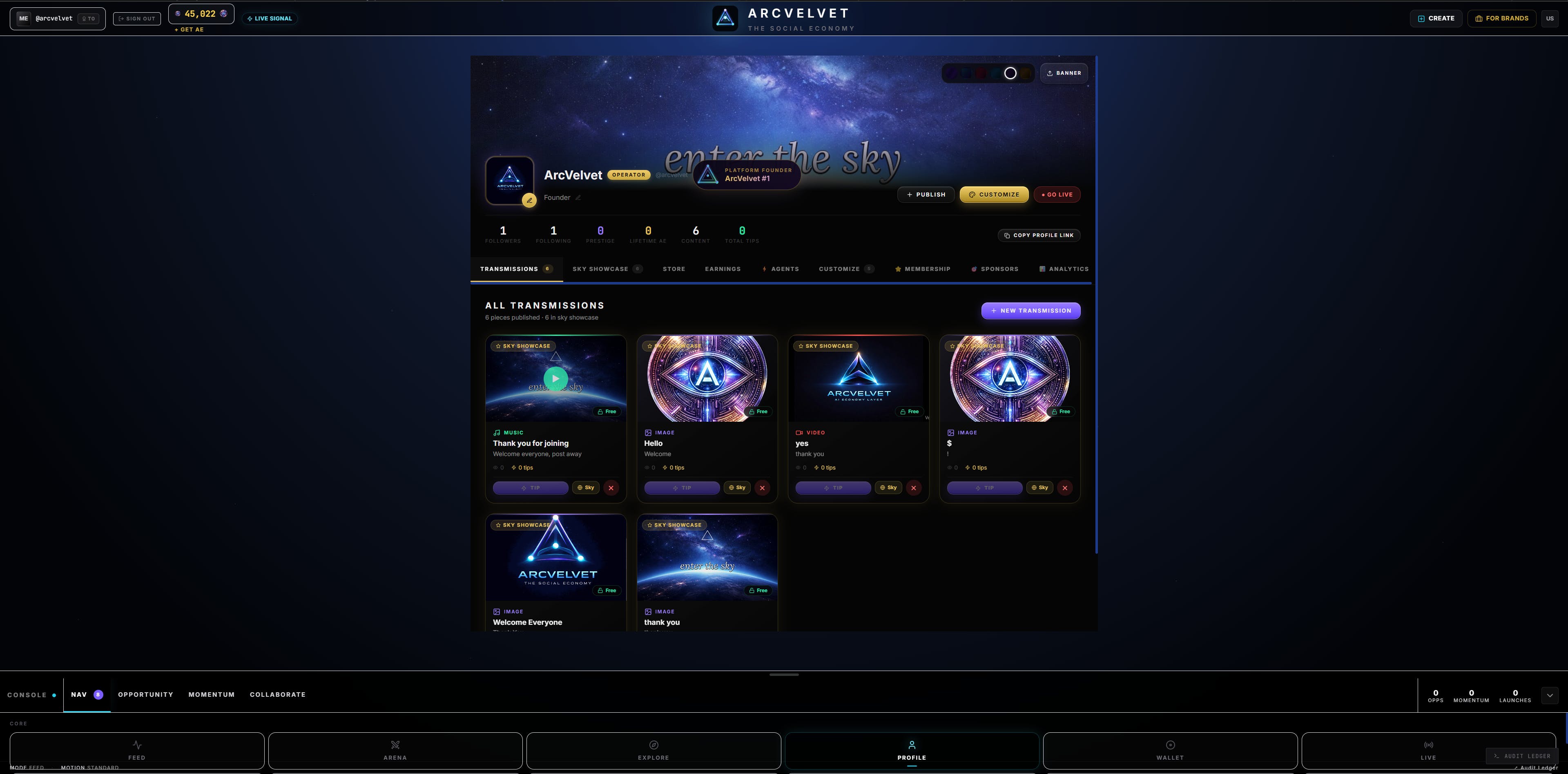The height and width of the screenshot is (774, 1568).
Task: Create a New Transmission
Action: [1030, 311]
